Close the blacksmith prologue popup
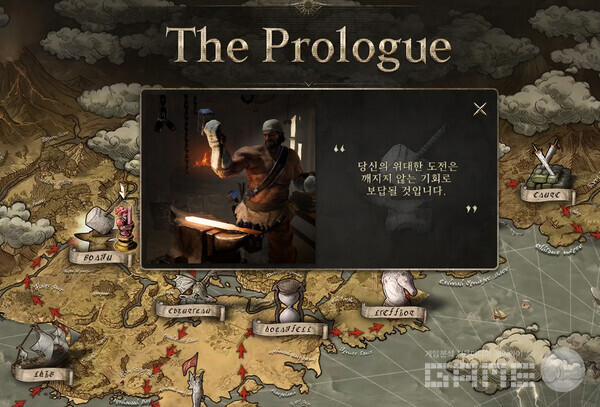 point(480,109)
